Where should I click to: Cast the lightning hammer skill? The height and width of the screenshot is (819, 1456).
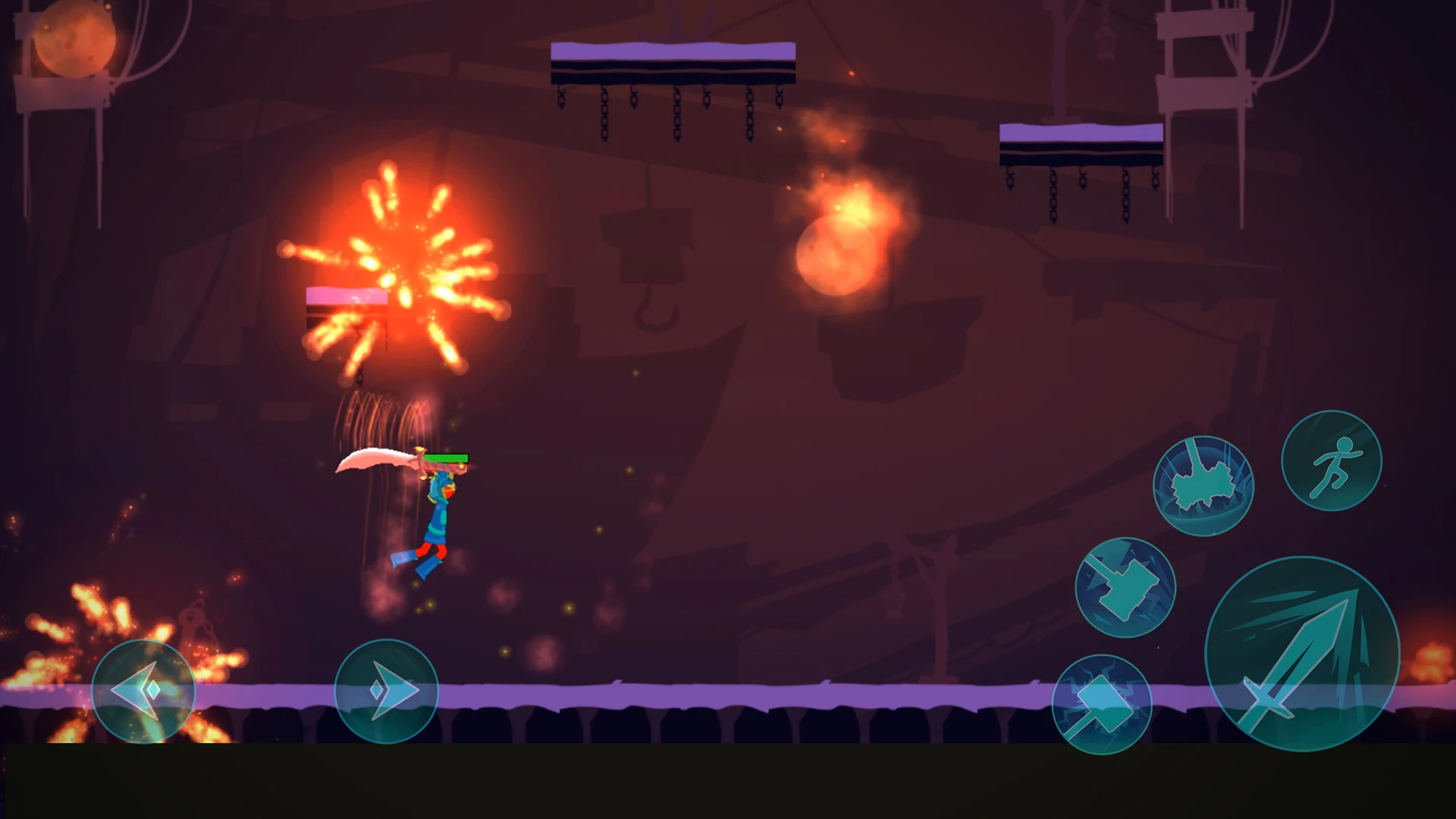coord(1101,704)
